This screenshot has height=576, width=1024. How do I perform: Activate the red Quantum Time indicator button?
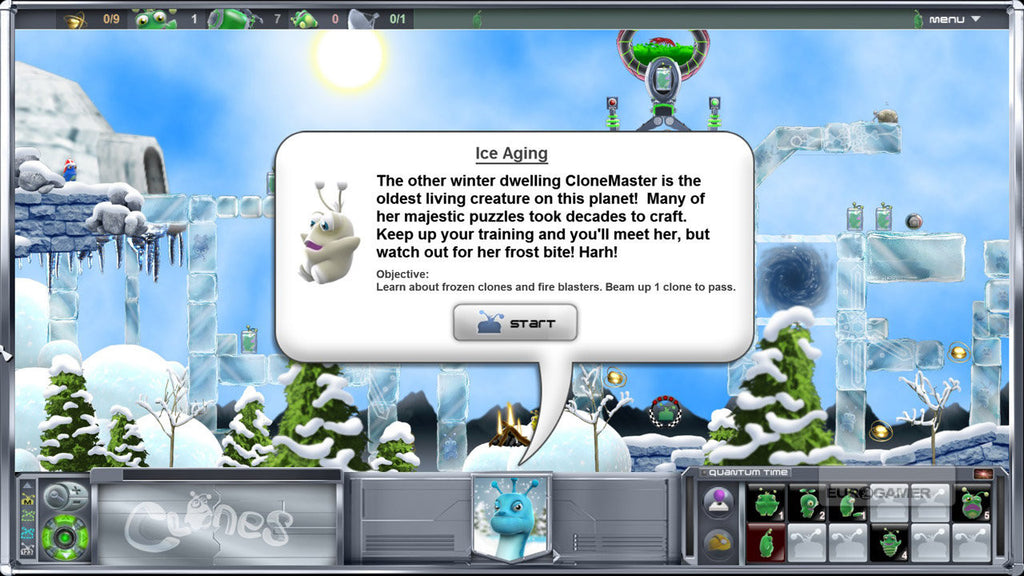click(983, 473)
